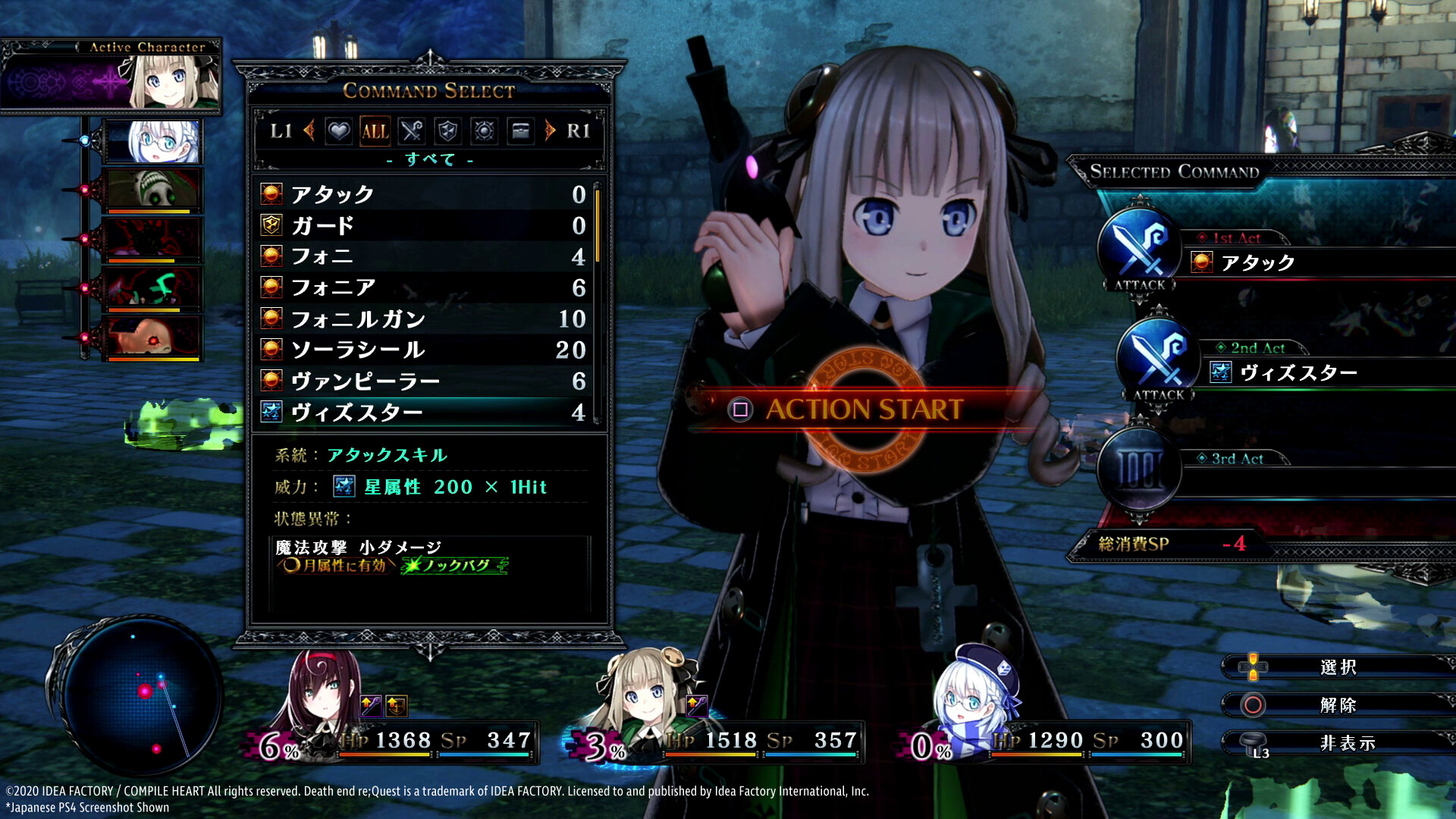Select the heart-shaped recovery skills filter icon
1456x819 pixels.
pos(339,131)
